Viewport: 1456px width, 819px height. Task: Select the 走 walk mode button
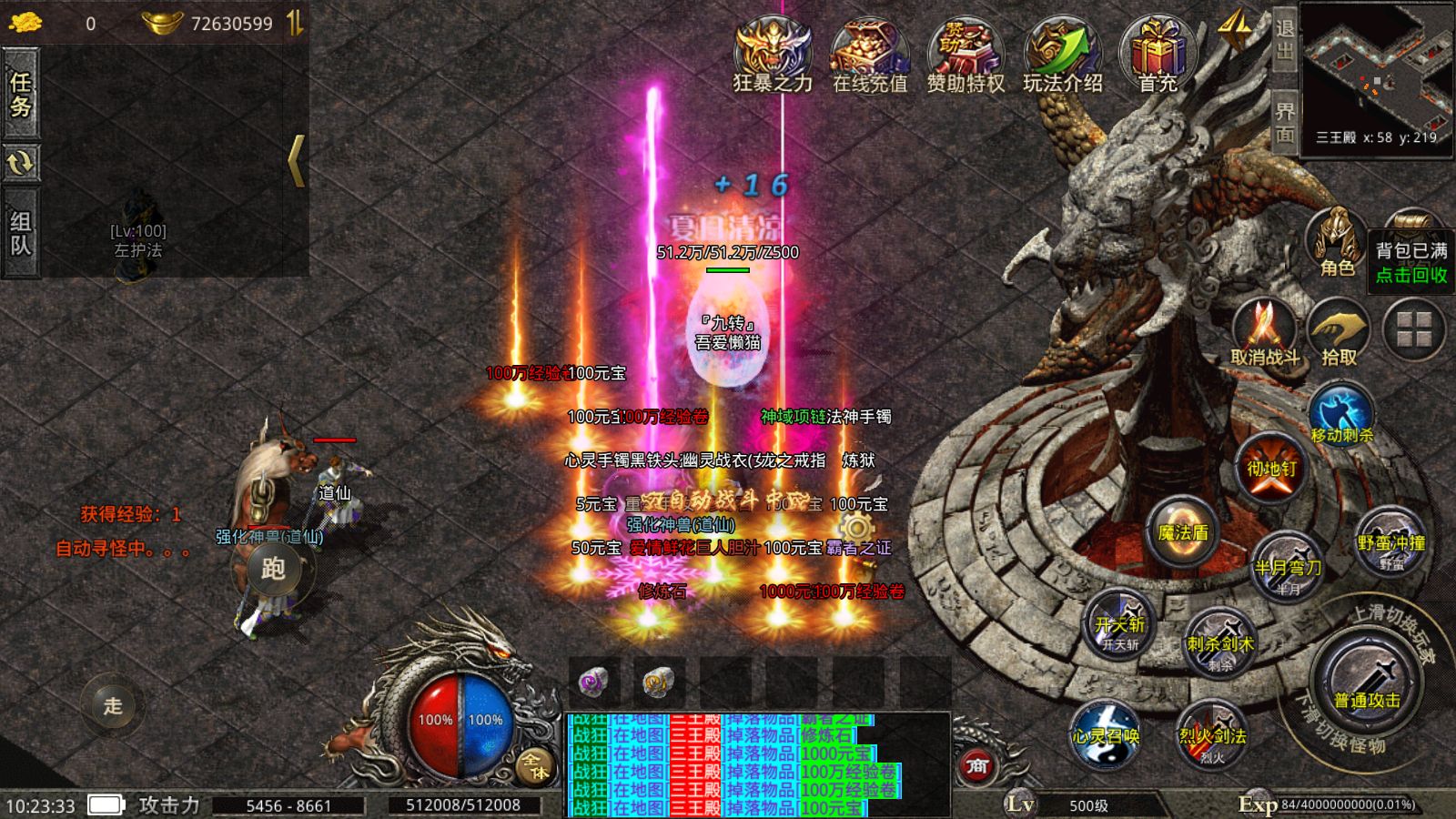pyautogui.click(x=113, y=705)
